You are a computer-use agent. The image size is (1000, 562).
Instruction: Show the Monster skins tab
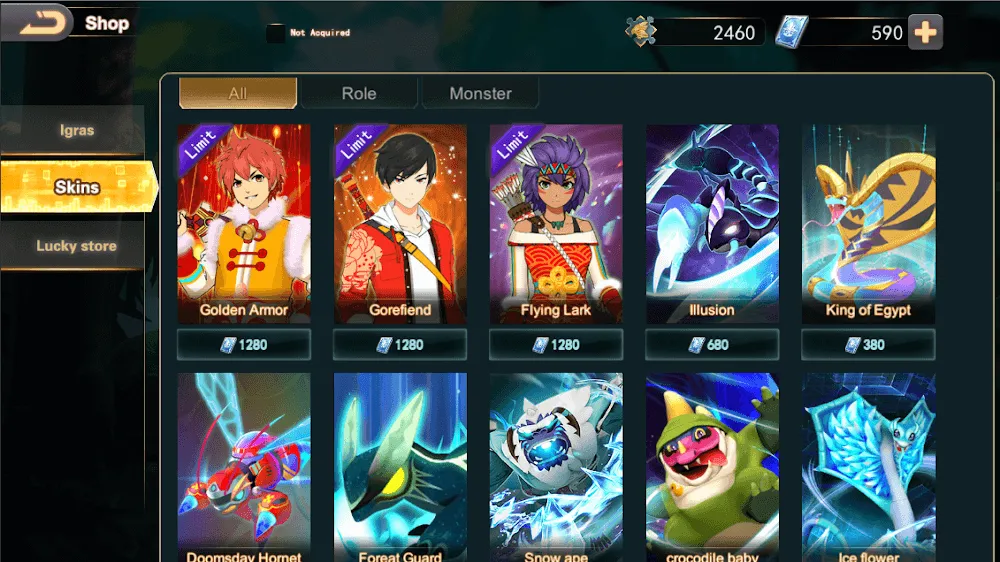pyautogui.click(x=480, y=93)
